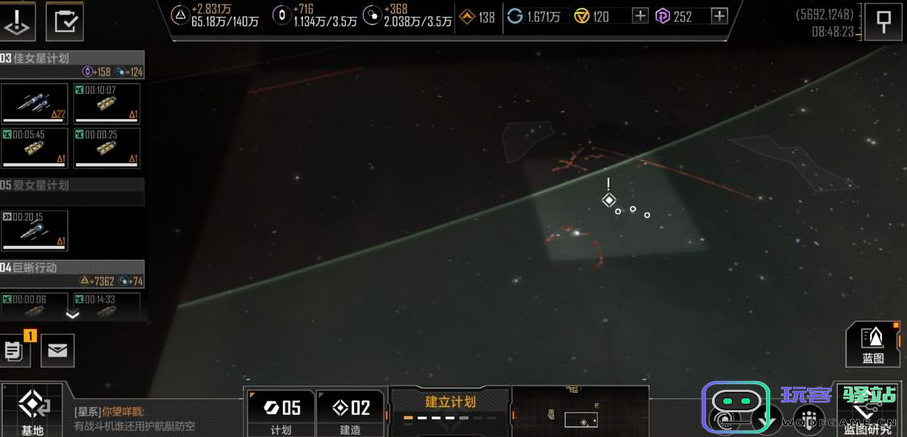The height and width of the screenshot is (437, 907).
Task: Open the construction (建造) panel showing 02
Action: [x=350, y=412]
